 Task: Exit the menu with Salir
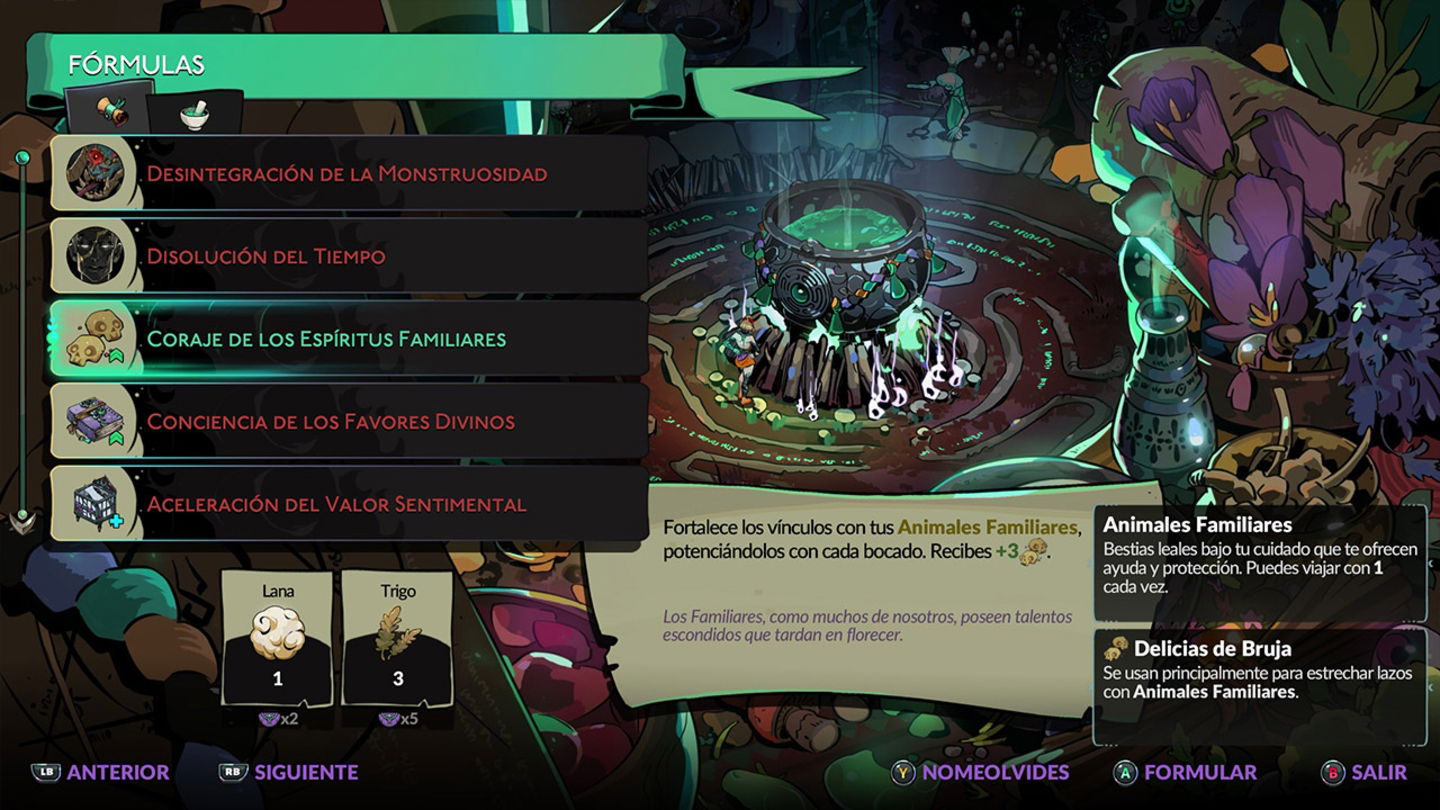click(1364, 772)
